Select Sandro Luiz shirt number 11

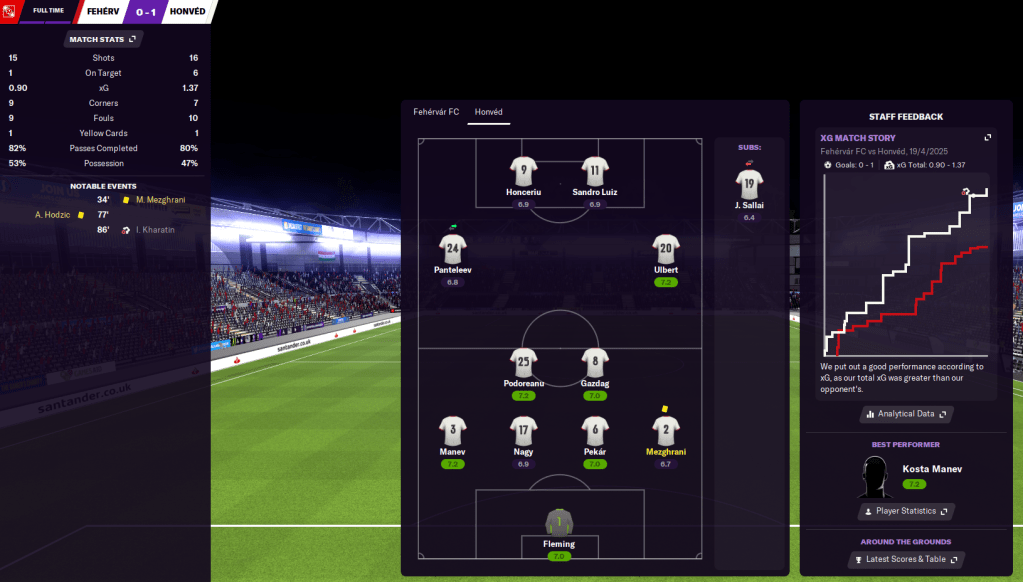[x=595, y=172]
